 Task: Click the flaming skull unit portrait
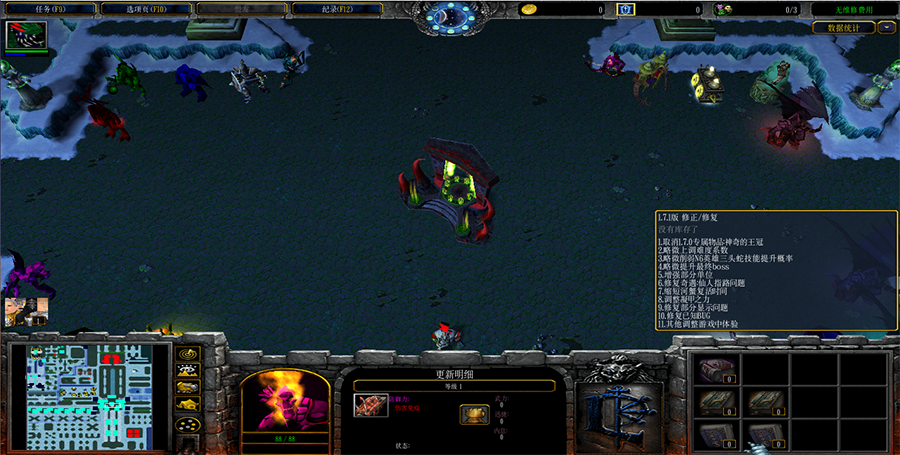click(x=285, y=400)
